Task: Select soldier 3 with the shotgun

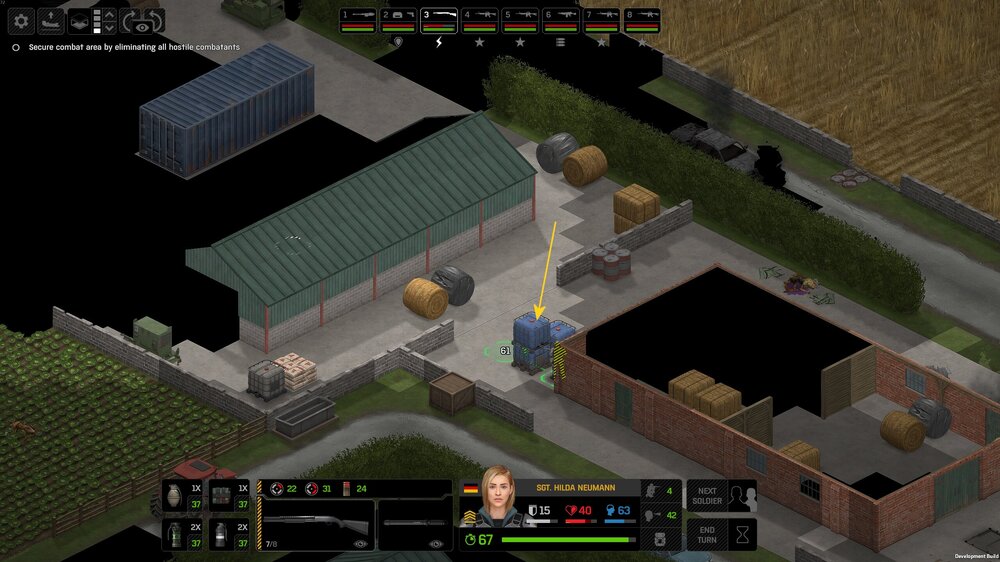Action: 439,20
